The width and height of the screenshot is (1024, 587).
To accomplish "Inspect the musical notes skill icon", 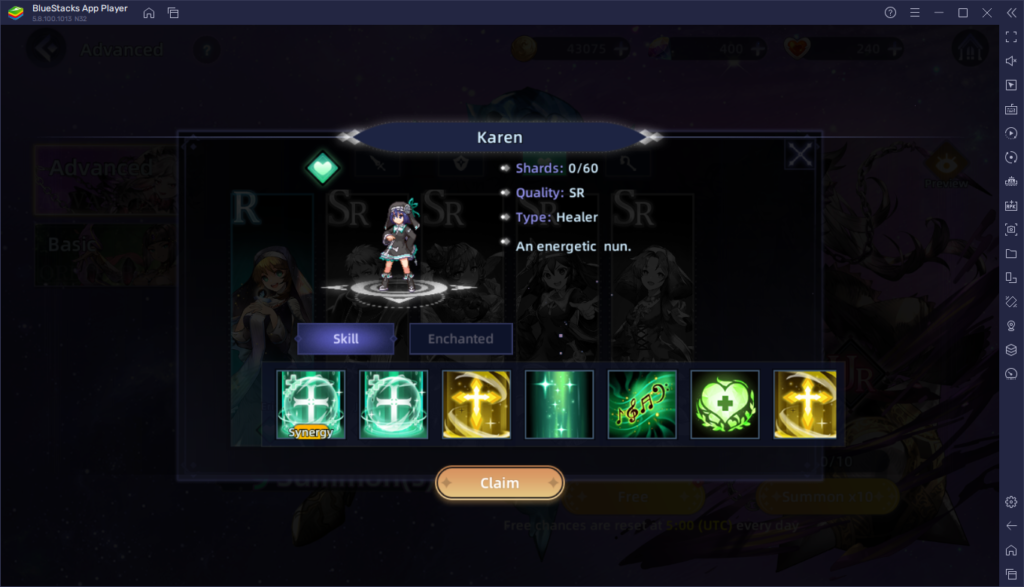I will tap(642, 405).
